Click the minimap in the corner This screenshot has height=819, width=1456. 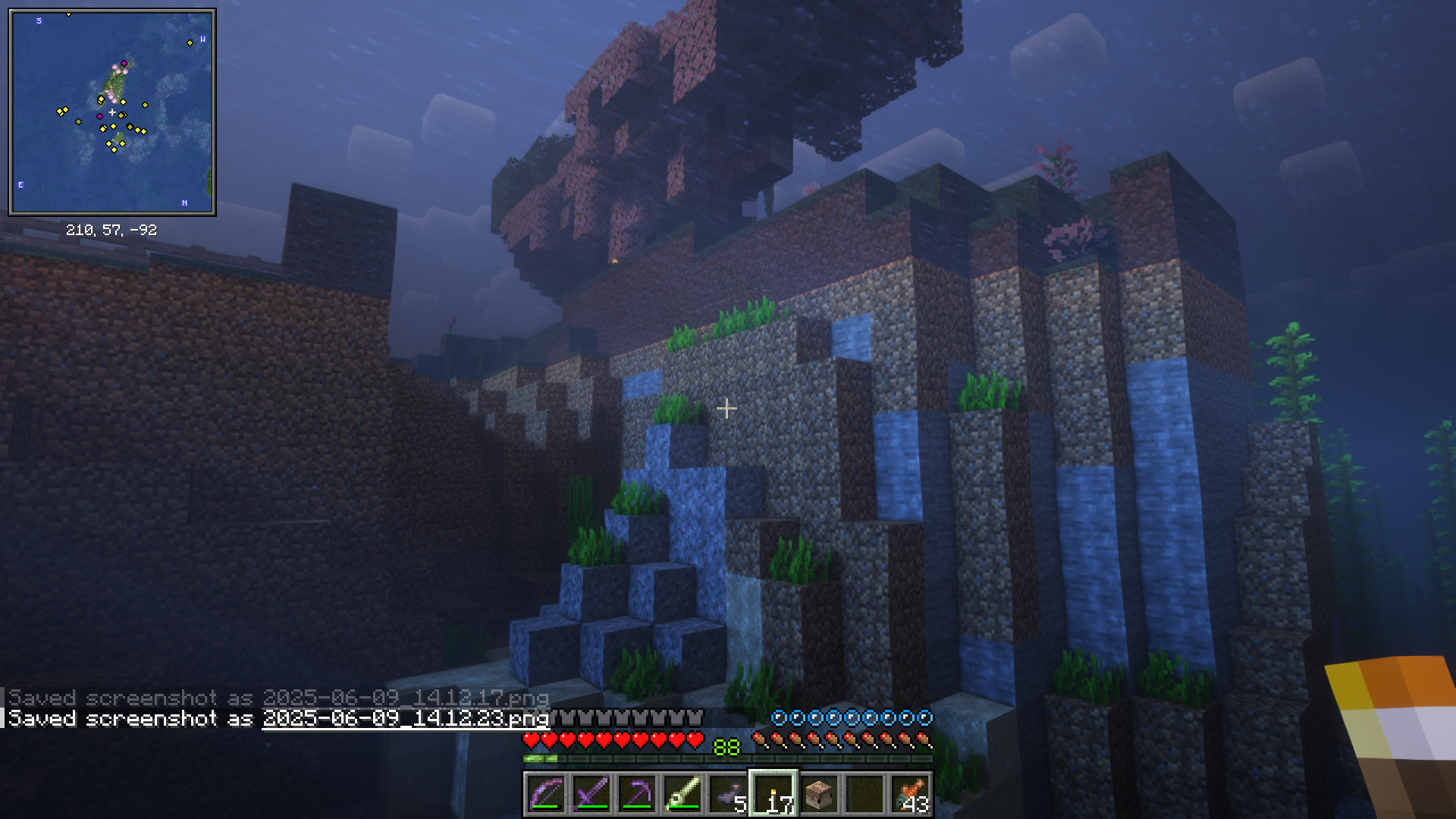pyautogui.click(x=112, y=112)
